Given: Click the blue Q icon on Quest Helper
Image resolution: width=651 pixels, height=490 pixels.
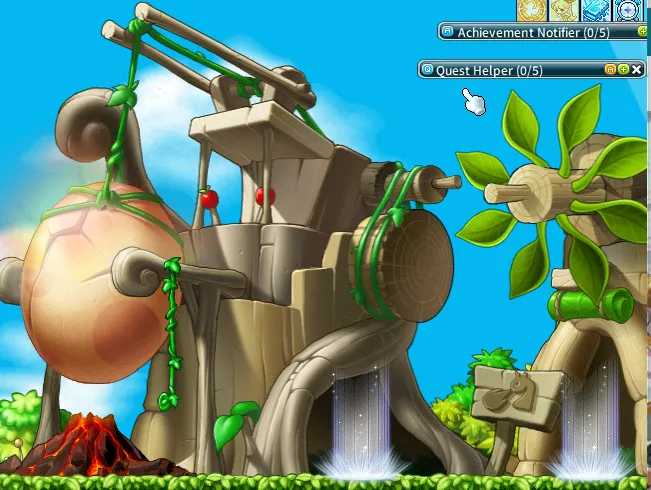Looking at the screenshot, I should [x=427, y=70].
